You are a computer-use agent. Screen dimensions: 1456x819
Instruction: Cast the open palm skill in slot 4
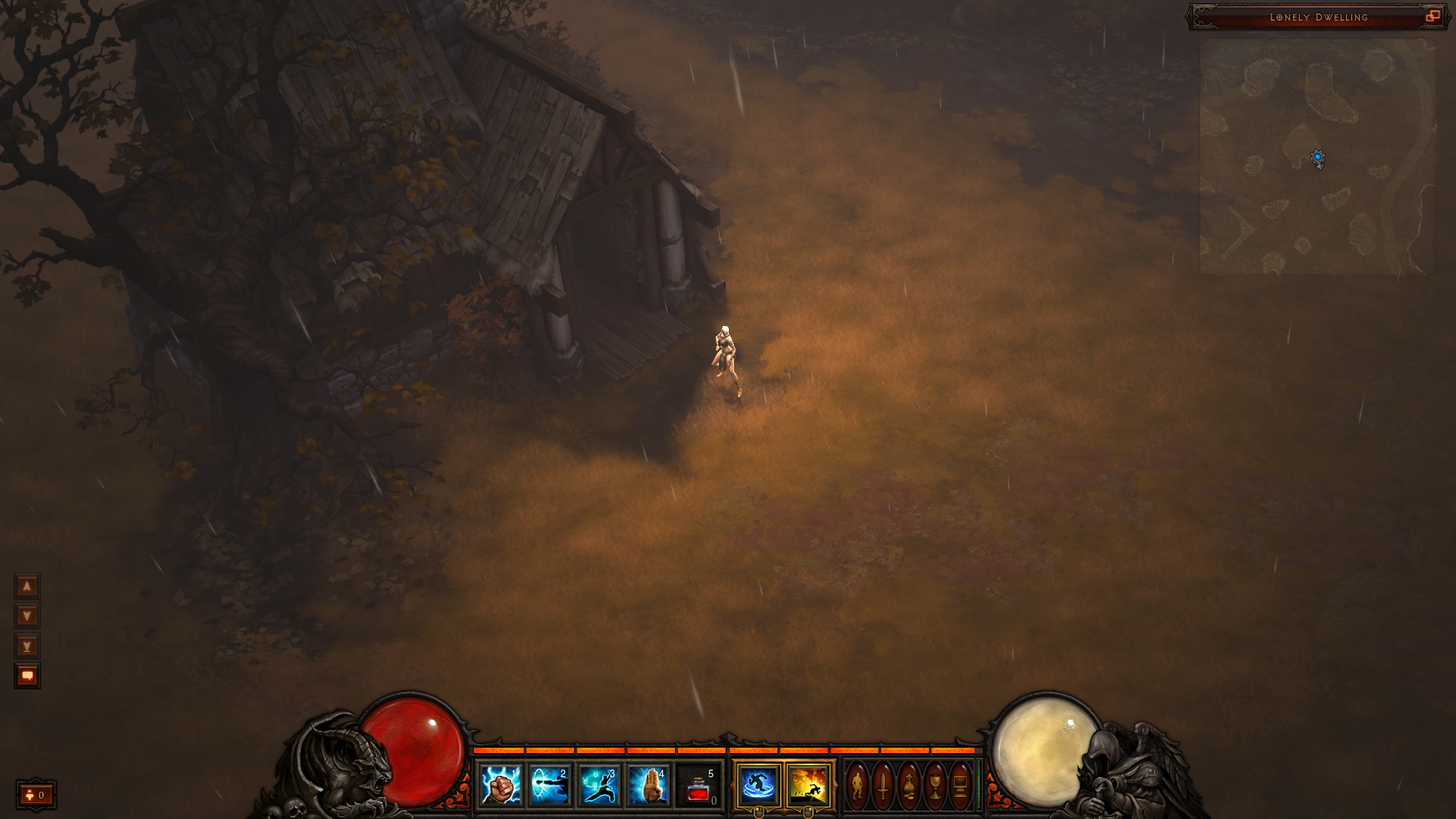pyautogui.click(x=648, y=785)
